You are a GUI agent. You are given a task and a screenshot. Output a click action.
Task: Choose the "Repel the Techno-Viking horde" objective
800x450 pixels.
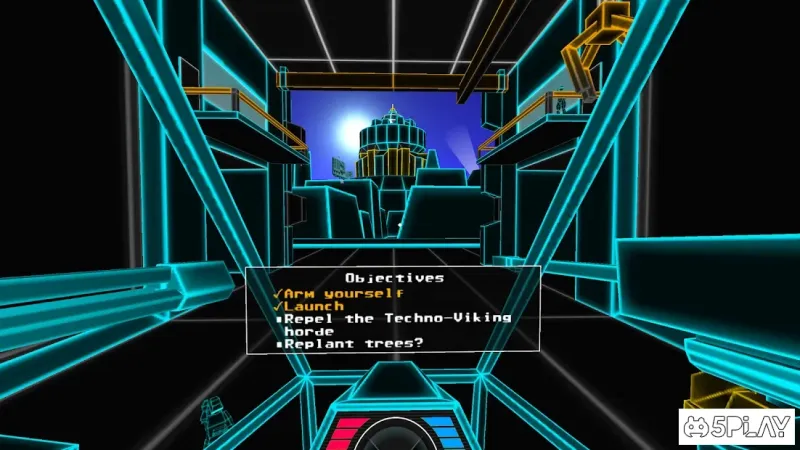(x=397, y=323)
